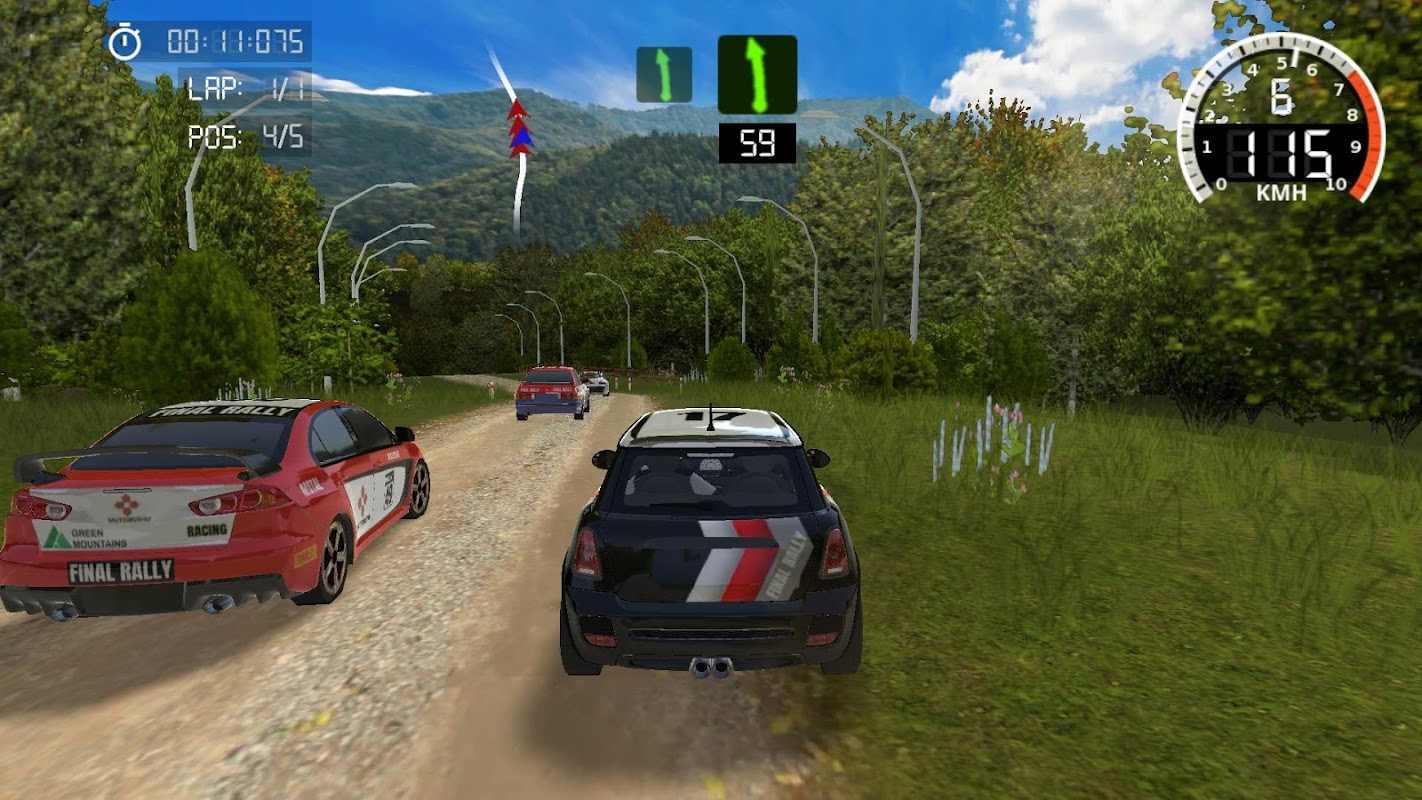The height and width of the screenshot is (800, 1422).
Task: Click the stopwatch icon beside the race timer
Action: [125, 42]
